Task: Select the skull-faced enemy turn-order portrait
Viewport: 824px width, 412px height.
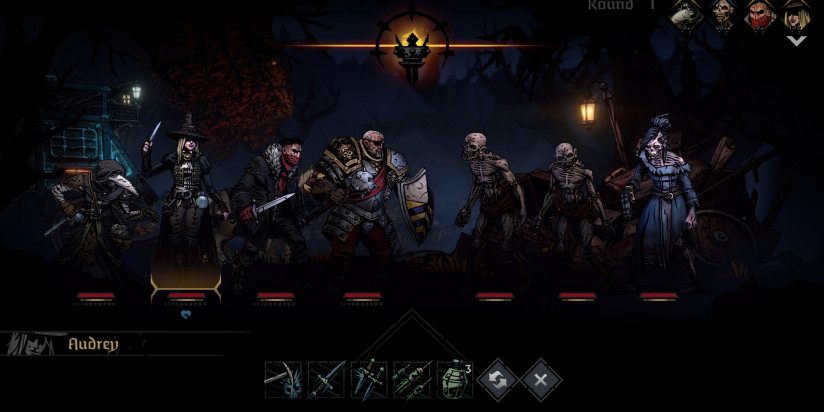Action: (724, 15)
